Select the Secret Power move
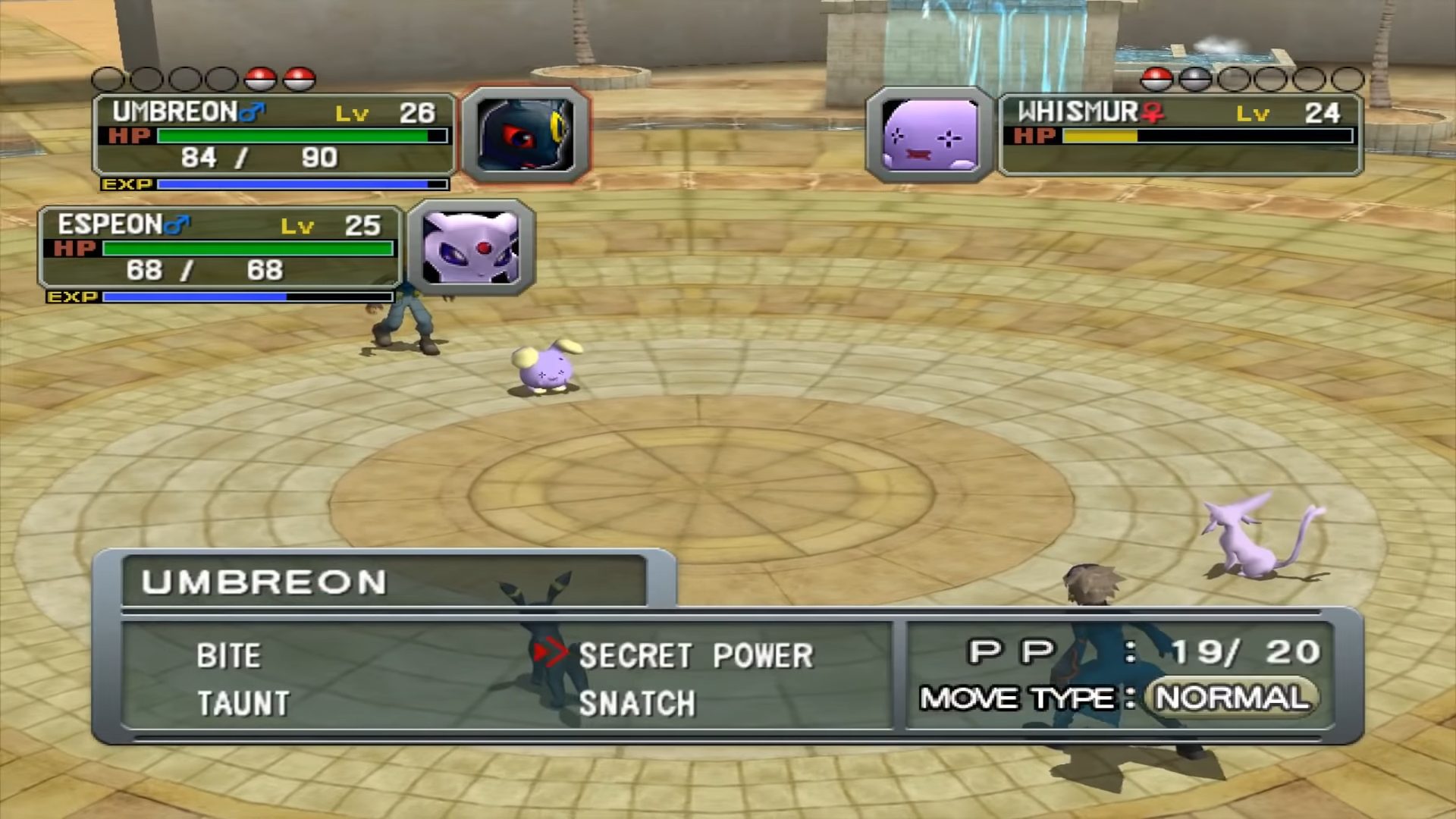The width and height of the screenshot is (1456, 819). (695, 656)
